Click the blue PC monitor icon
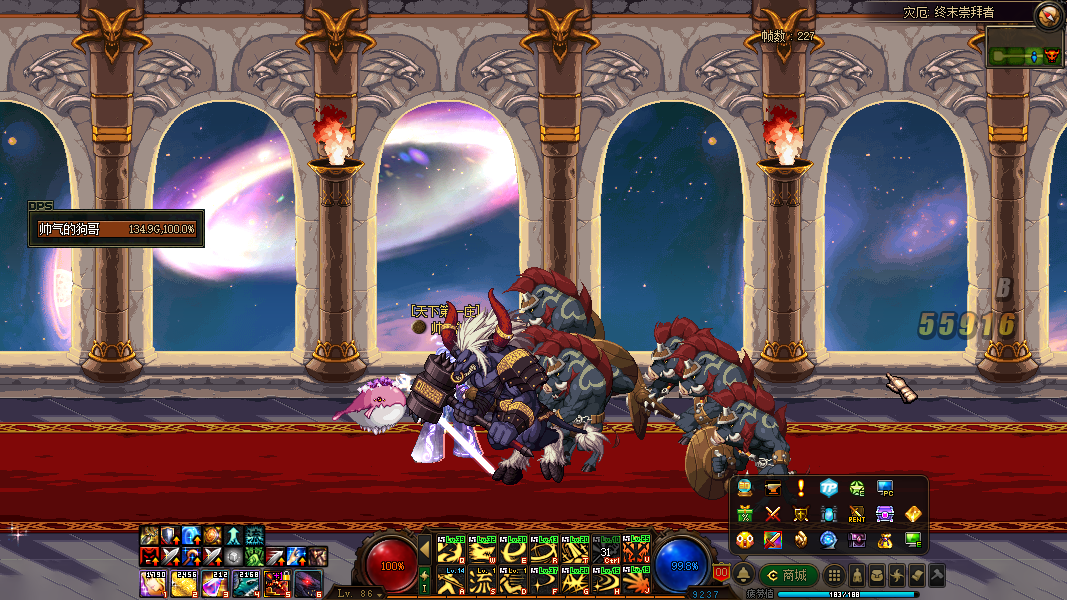The width and height of the screenshot is (1067, 600). 884,488
